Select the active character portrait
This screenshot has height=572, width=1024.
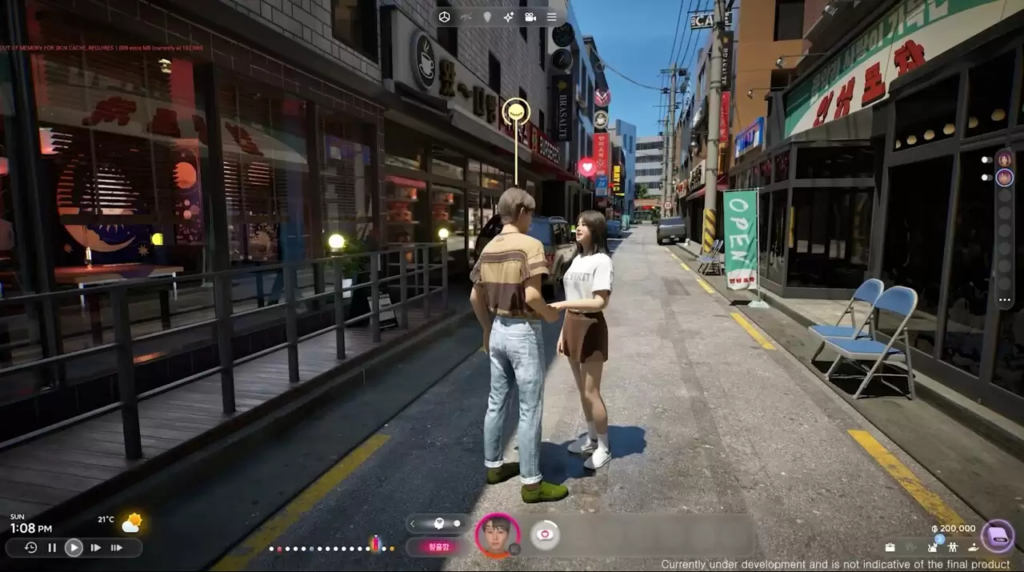point(496,535)
